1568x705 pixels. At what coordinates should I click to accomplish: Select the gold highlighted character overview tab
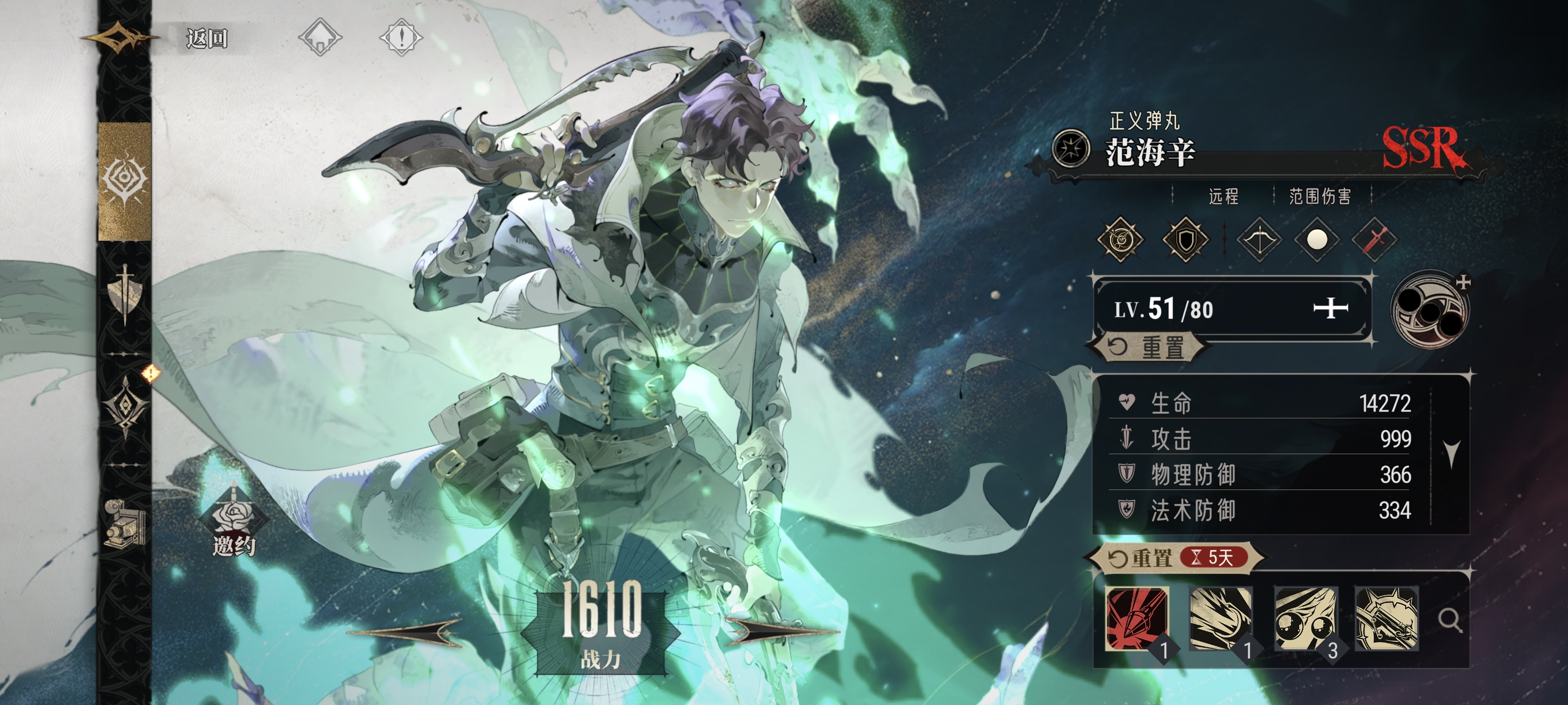click(x=125, y=180)
